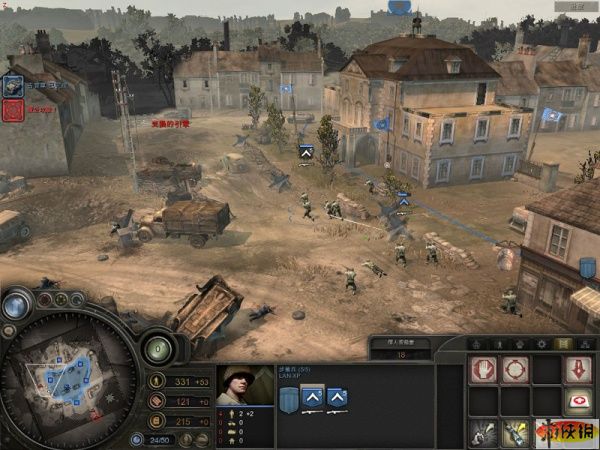Select the Attack Move crosshair command

coord(515,370)
